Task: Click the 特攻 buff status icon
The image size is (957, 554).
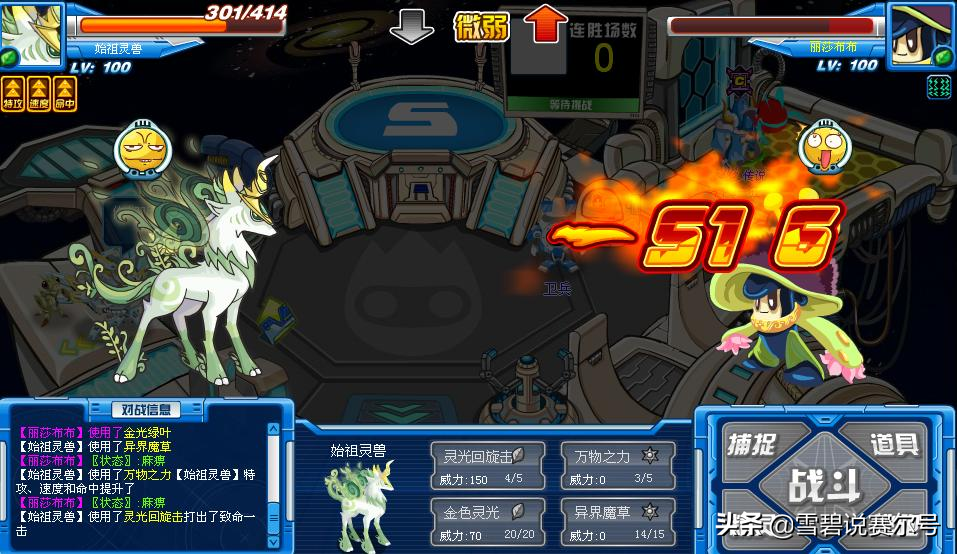Action: (x=12, y=94)
